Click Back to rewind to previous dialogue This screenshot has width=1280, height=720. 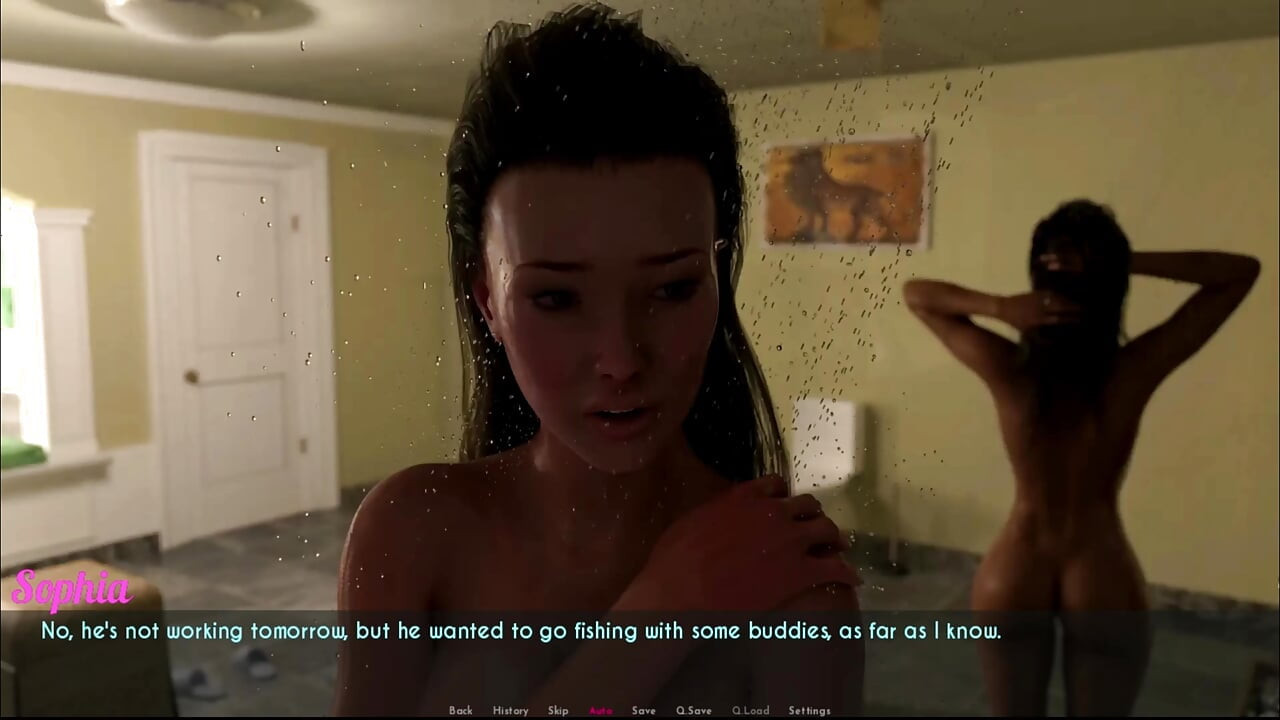click(x=461, y=710)
